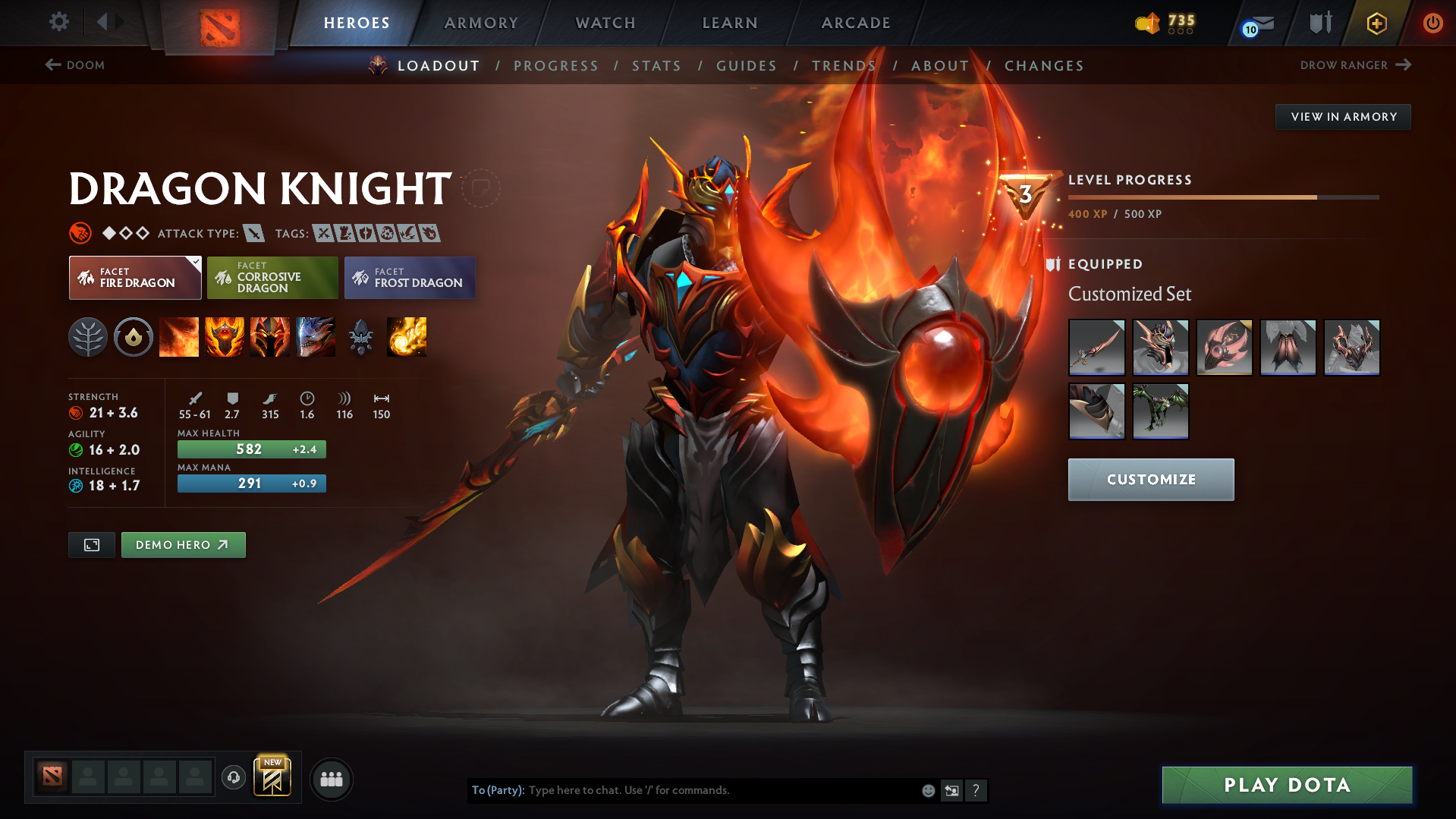Screen dimensions: 1456x819
Task: Click the talent tree icon
Action: tap(88, 337)
